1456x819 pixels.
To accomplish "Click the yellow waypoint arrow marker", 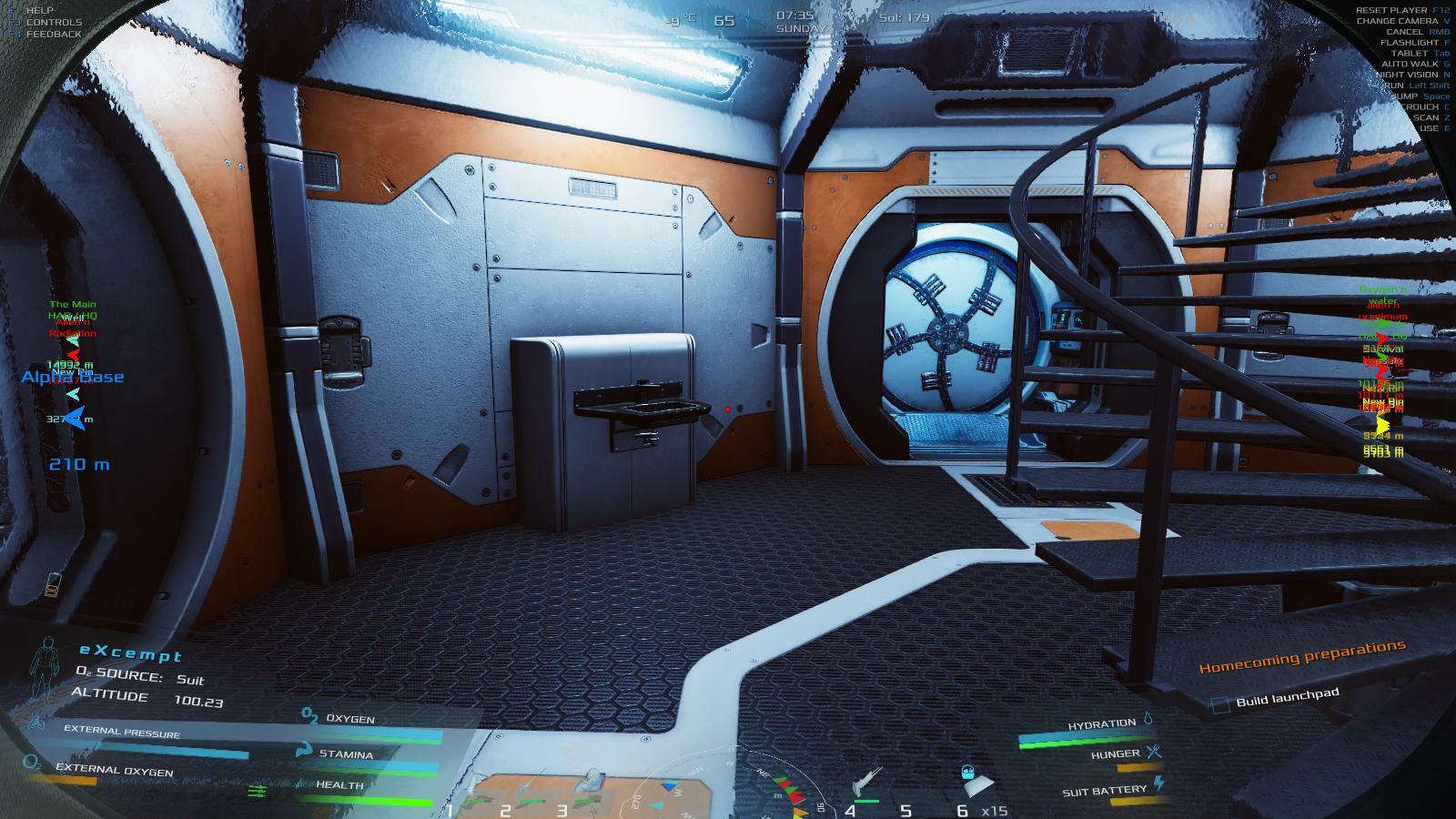I will click(x=1383, y=425).
